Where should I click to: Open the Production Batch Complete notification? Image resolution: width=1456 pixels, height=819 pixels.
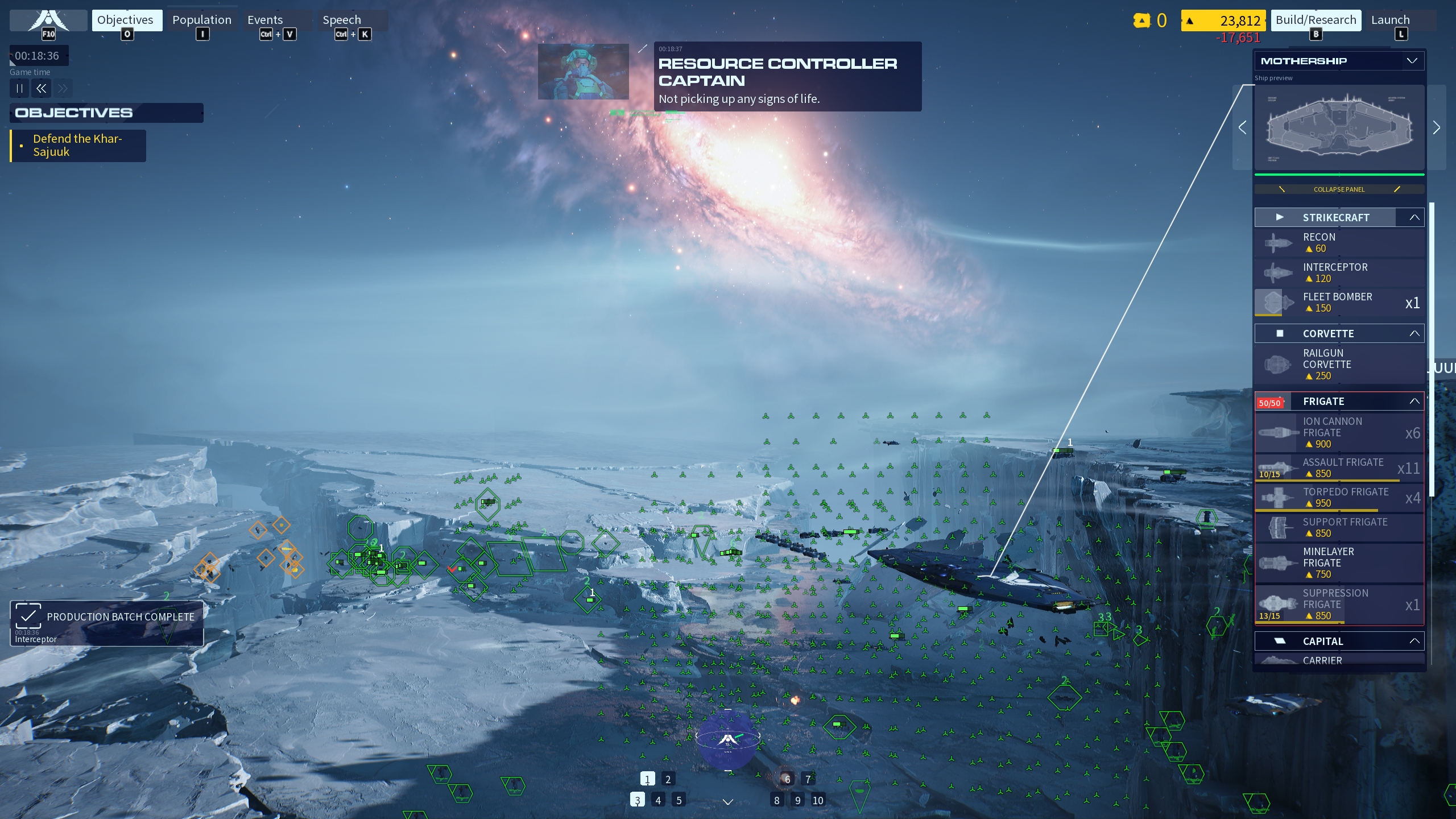(x=107, y=623)
